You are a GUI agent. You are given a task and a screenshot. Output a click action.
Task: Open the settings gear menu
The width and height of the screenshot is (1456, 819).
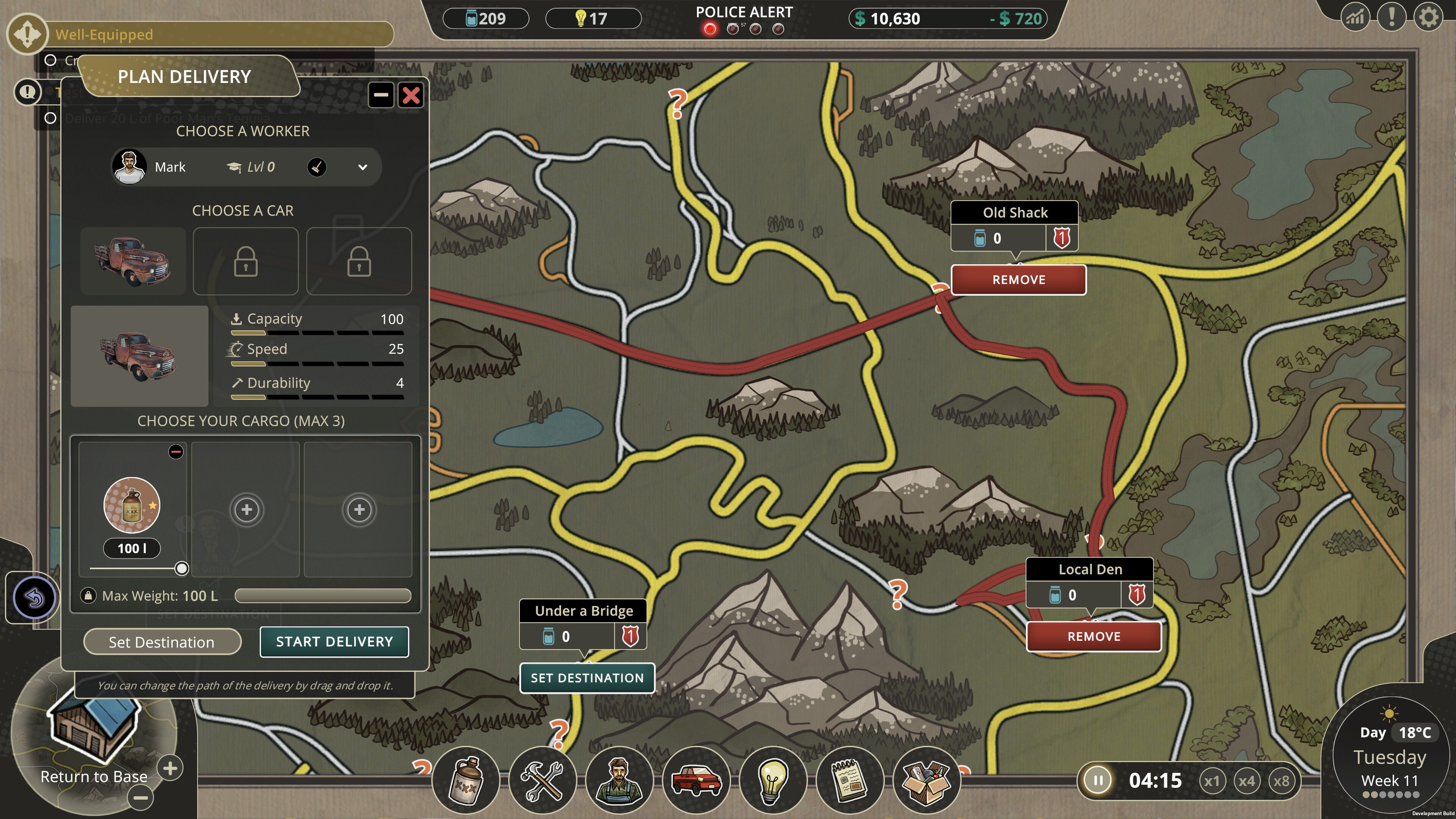click(x=1428, y=18)
